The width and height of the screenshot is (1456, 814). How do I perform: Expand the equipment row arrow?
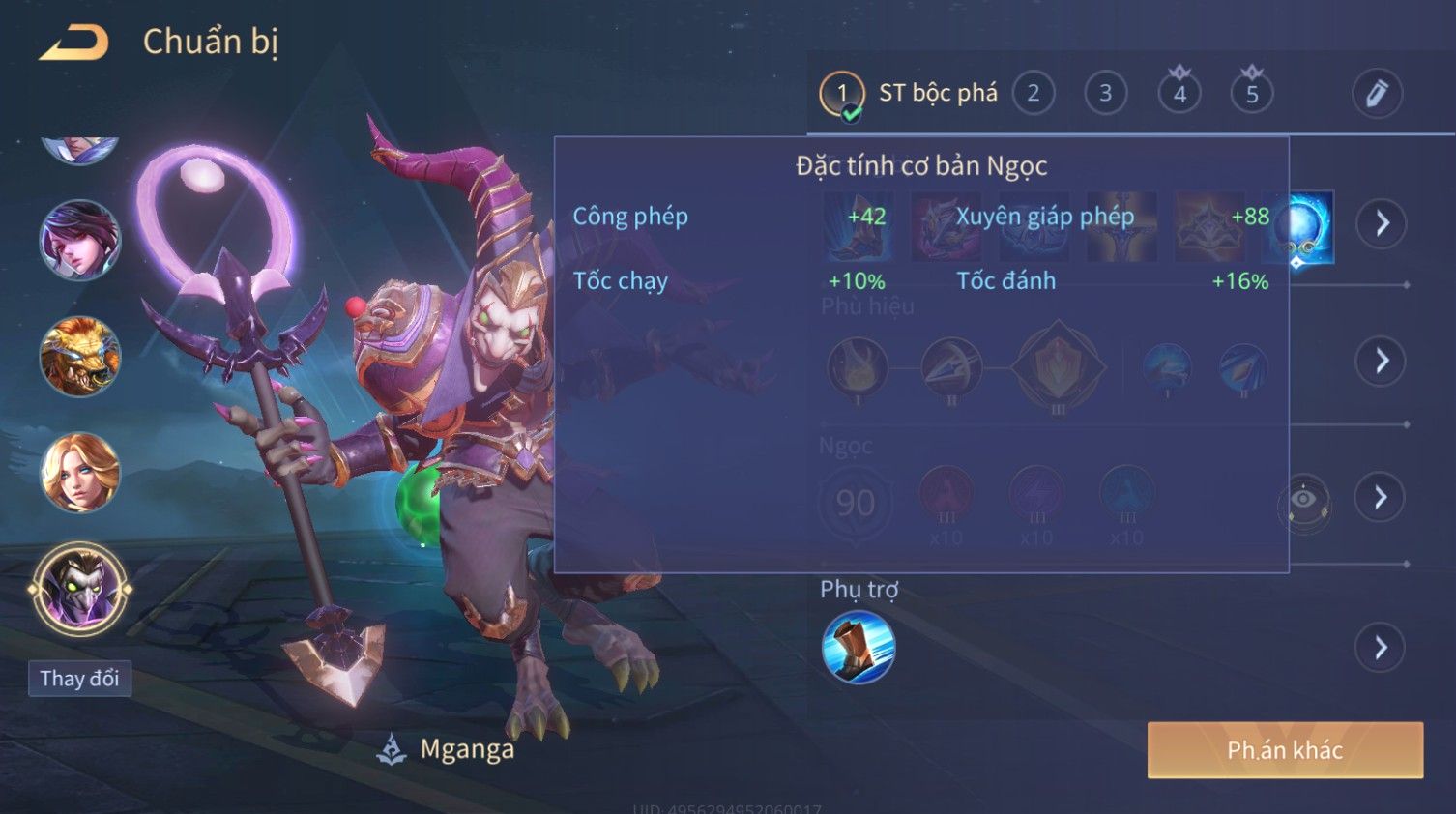coord(1382,223)
